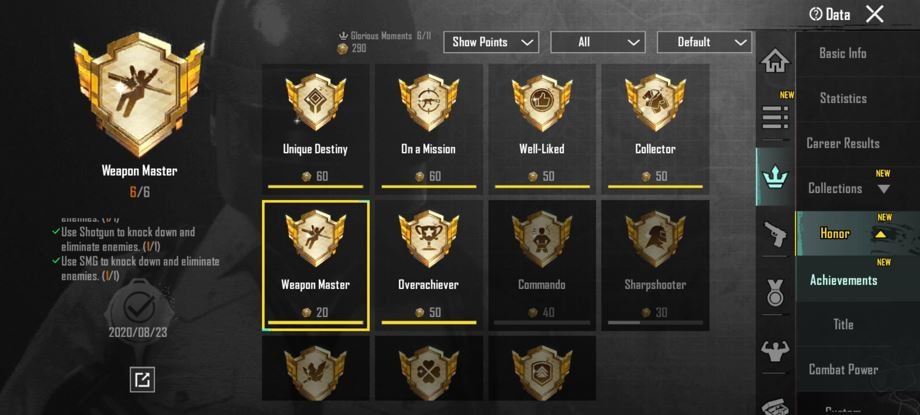Share the Weapon Master achievement
This screenshot has height=415, width=920.
coord(142,379)
